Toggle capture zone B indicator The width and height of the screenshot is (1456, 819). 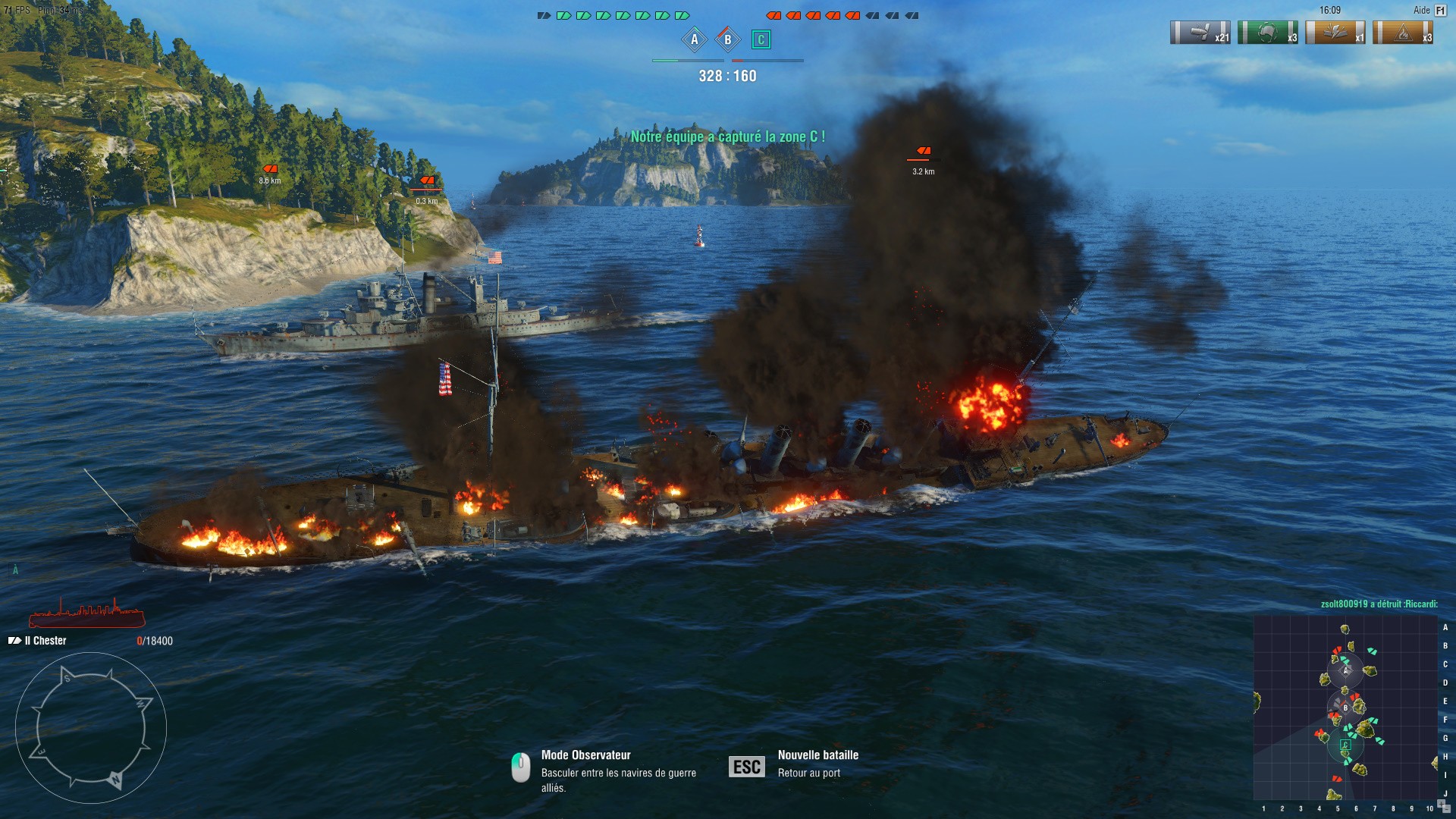[726, 38]
